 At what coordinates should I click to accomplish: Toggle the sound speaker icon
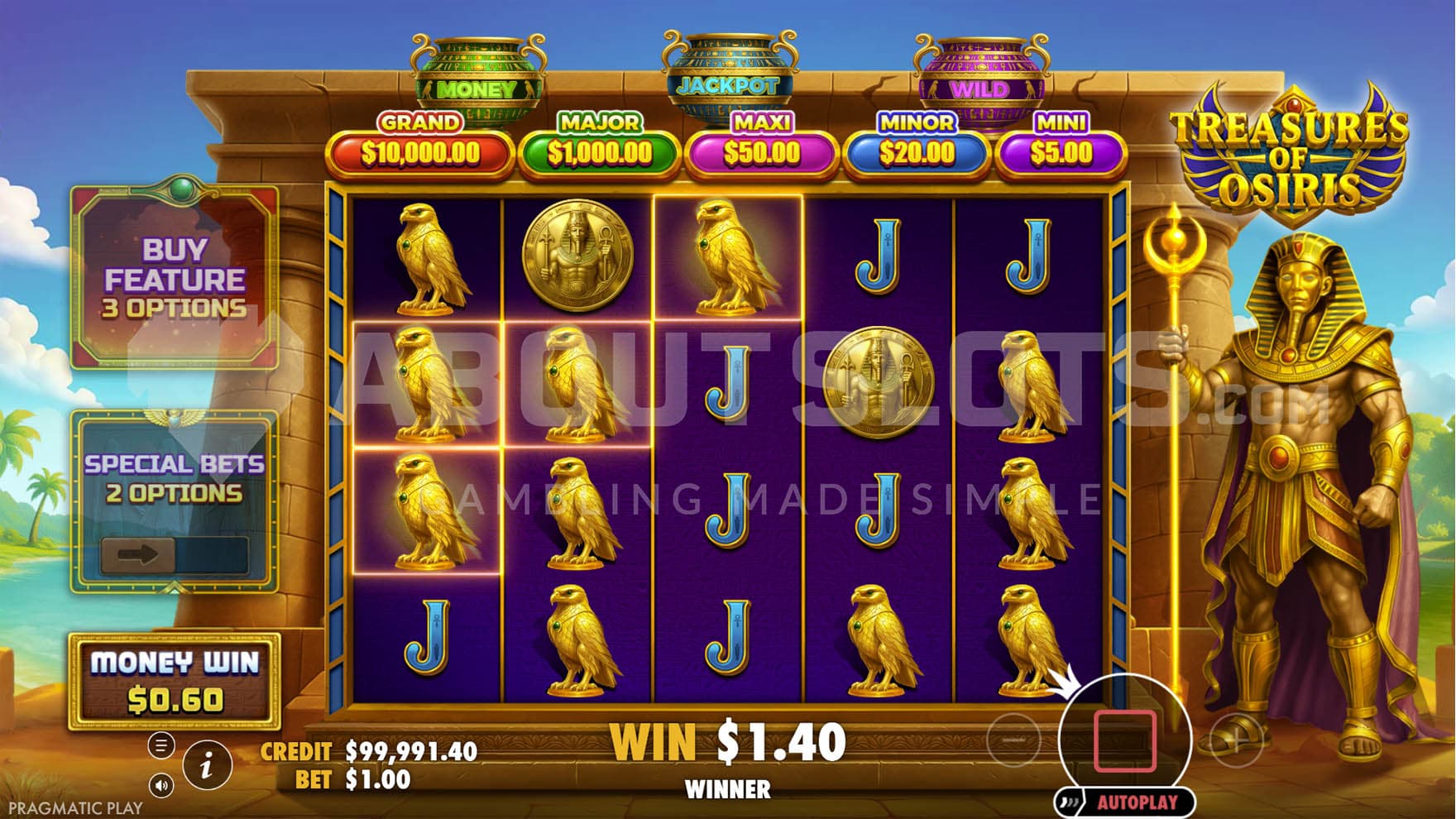(161, 785)
